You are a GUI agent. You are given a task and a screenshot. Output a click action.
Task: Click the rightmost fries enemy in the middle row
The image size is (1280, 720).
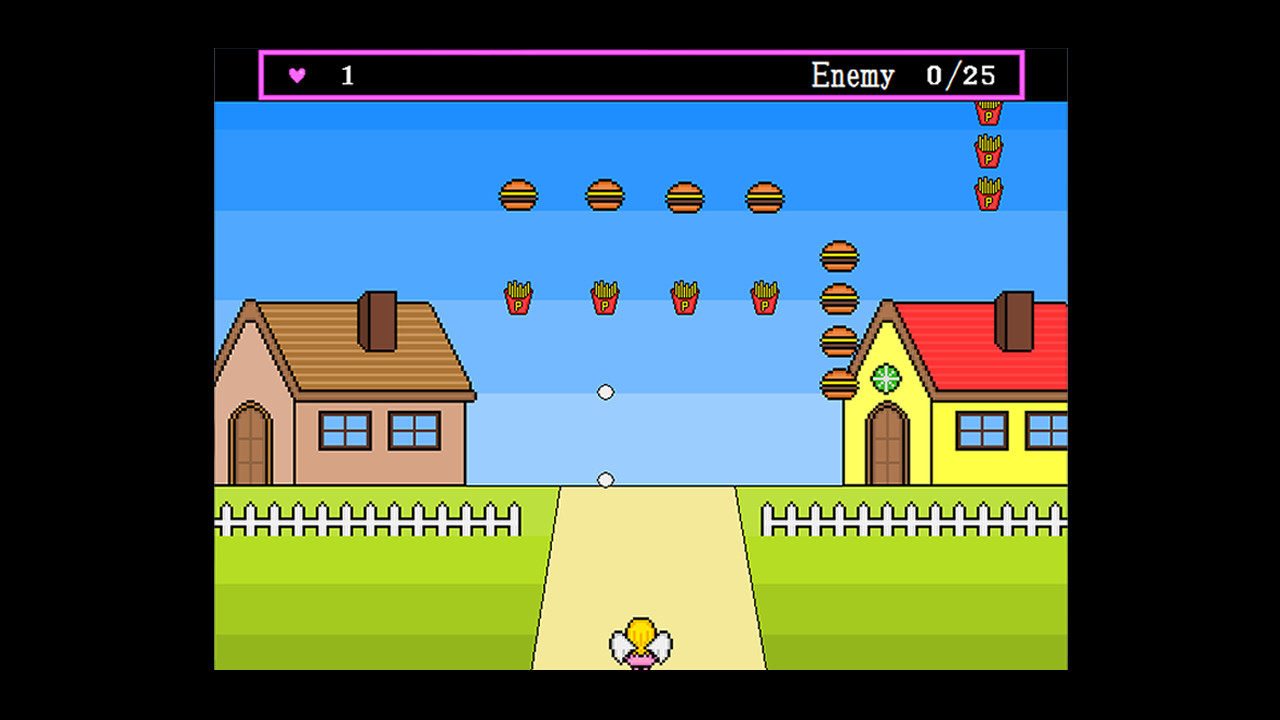click(763, 296)
